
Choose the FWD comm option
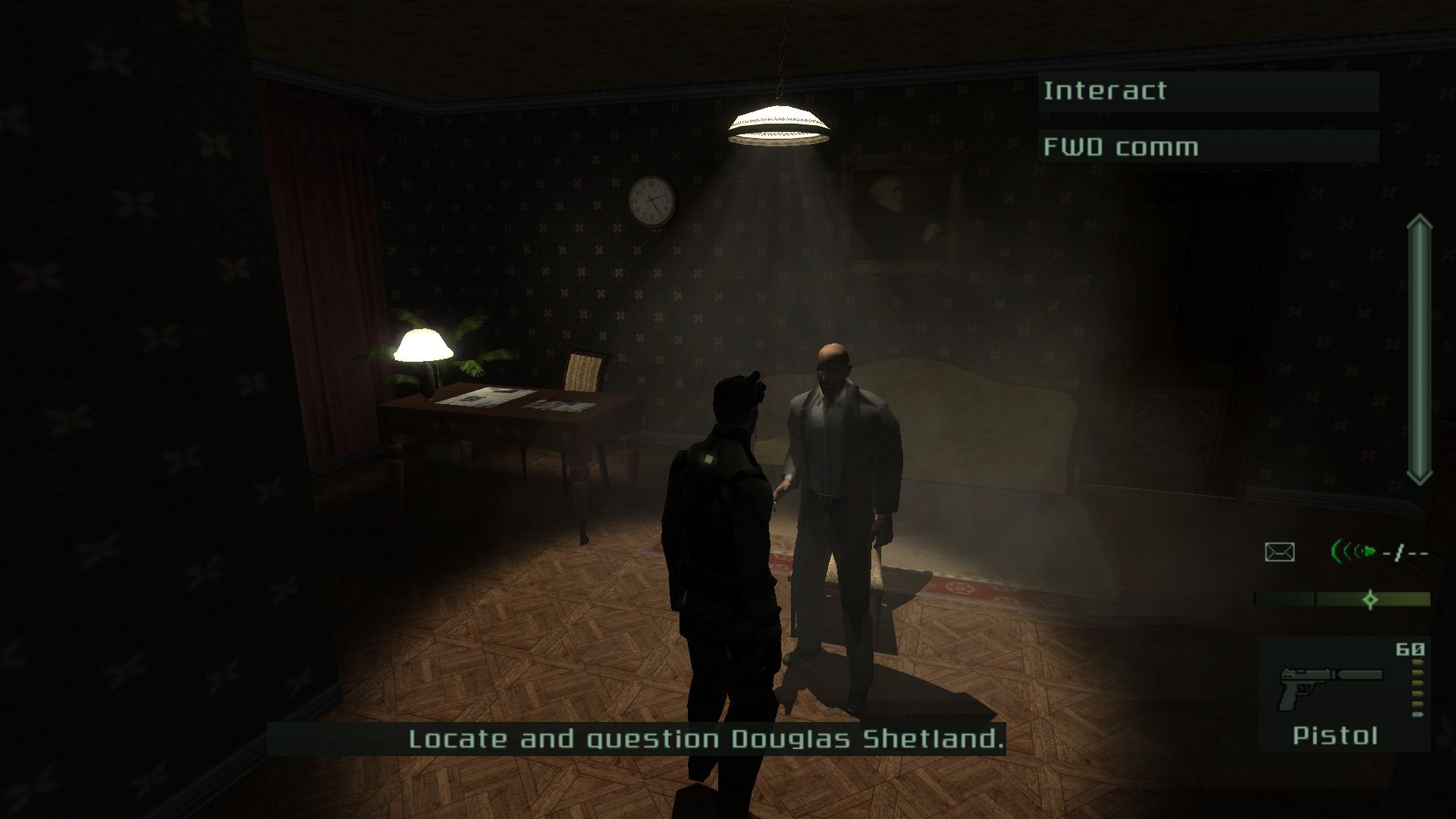click(1207, 146)
